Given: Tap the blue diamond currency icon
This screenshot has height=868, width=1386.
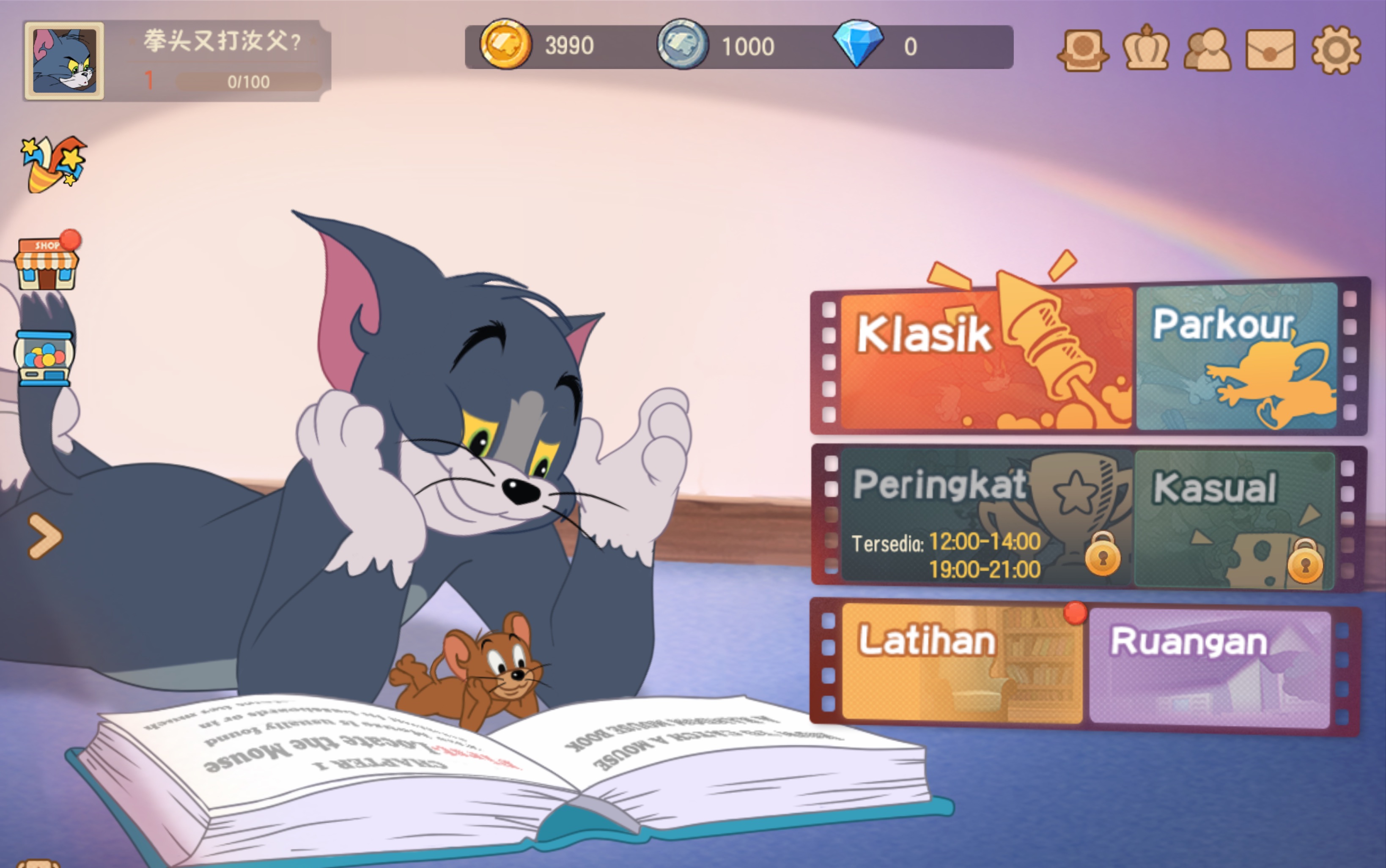Looking at the screenshot, I should coord(858,44).
